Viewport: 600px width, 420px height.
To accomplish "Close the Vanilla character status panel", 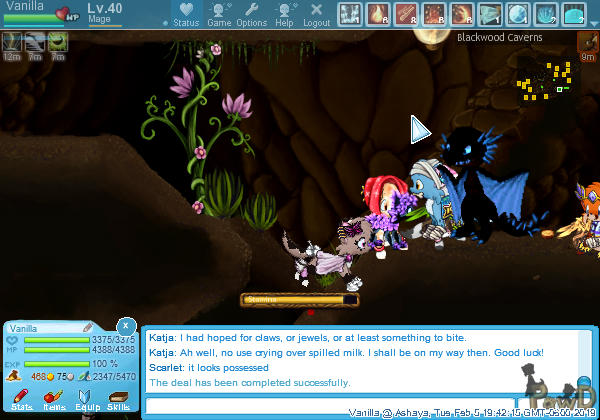I will pos(125,326).
